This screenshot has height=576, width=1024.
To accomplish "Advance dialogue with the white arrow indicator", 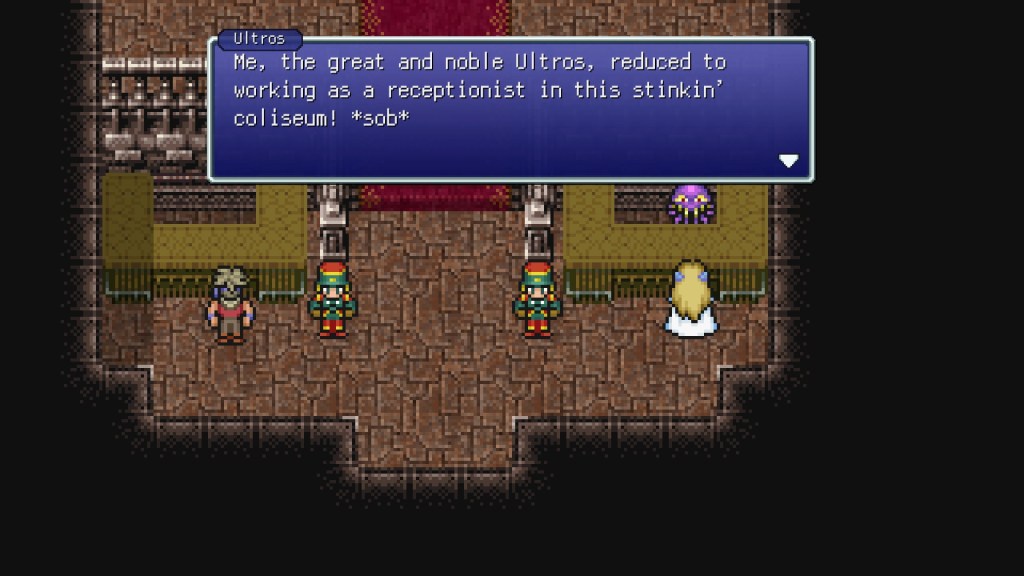I will click(788, 161).
